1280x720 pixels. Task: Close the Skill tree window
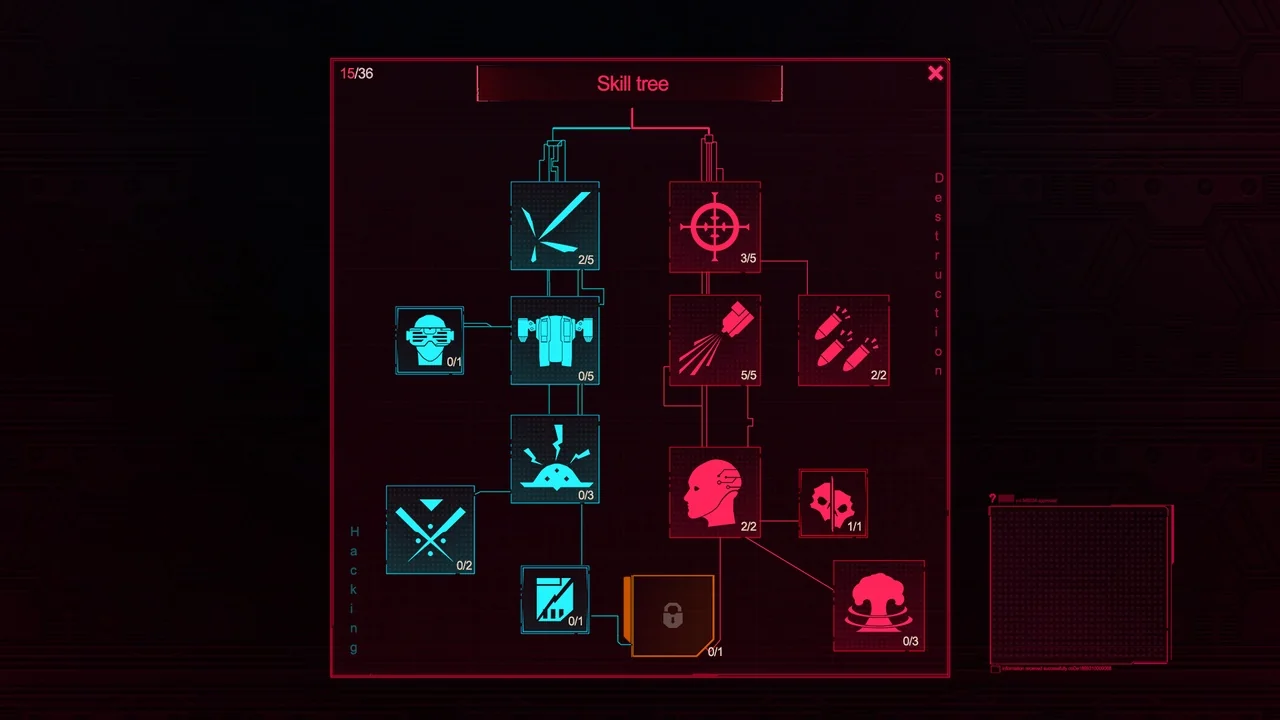point(935,72)
